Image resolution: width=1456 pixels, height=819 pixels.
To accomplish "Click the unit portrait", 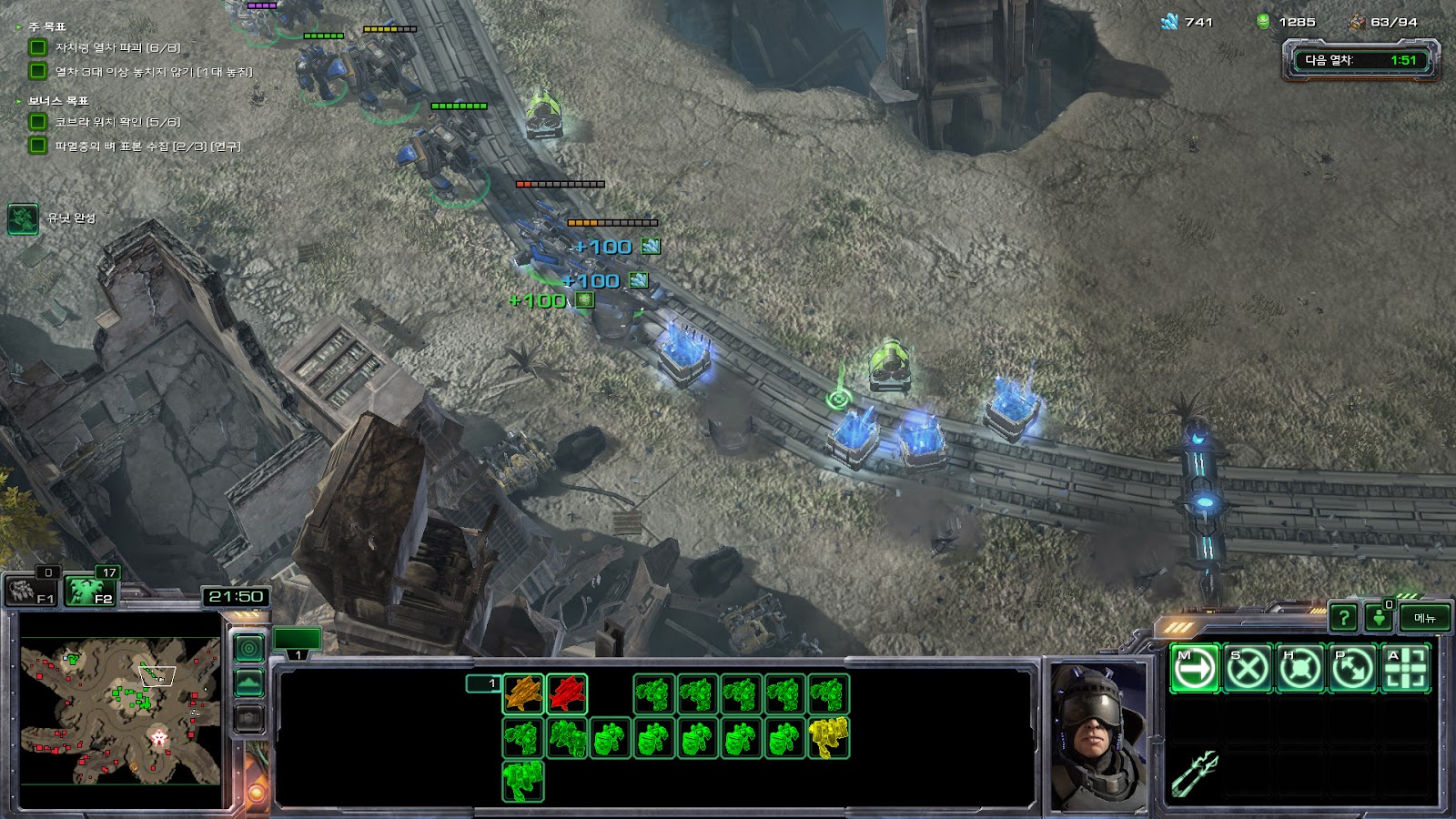I will tap(1099, 734).
